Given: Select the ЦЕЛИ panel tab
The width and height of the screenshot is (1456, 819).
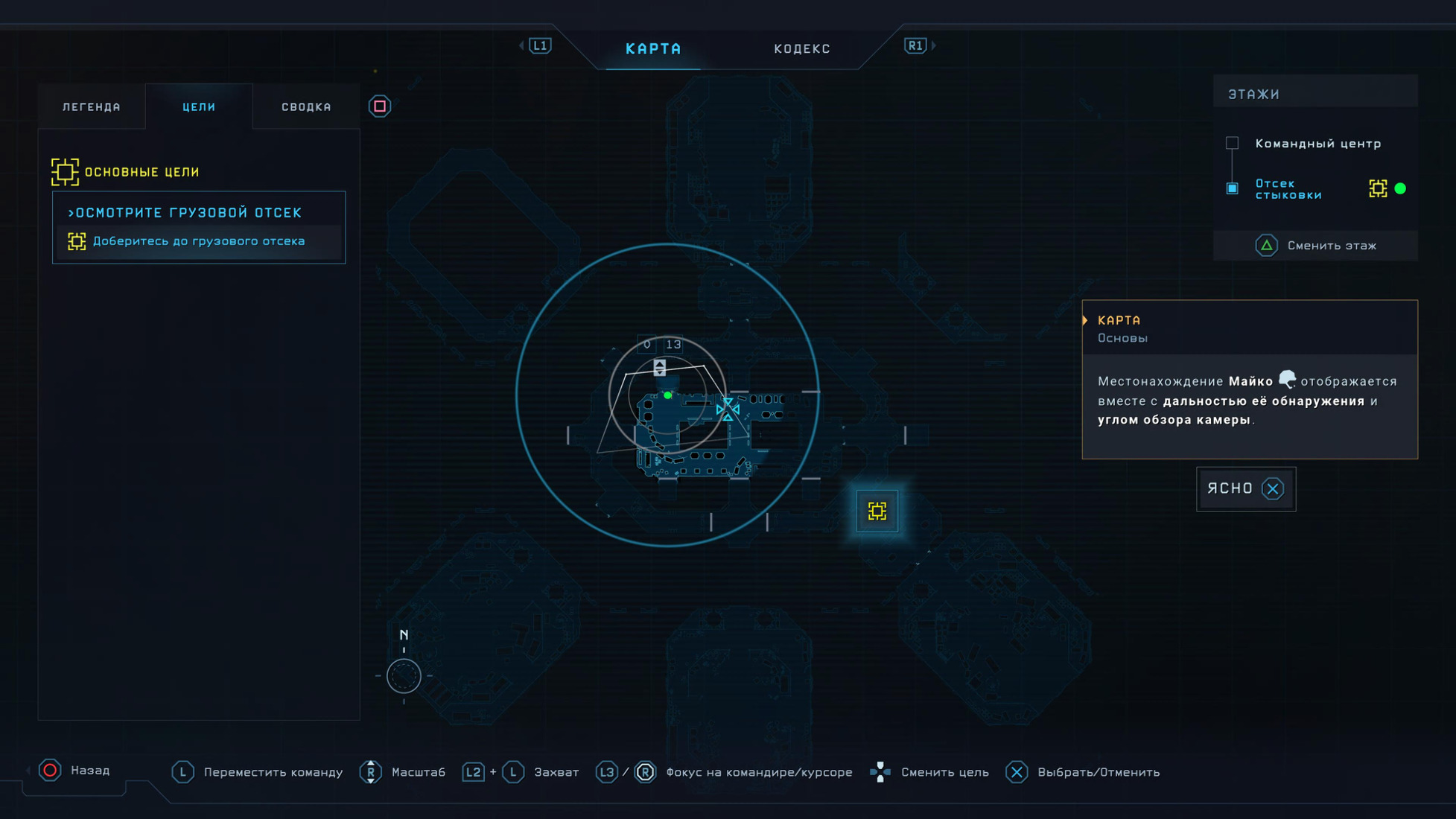Looking at the screenshot, I should click(199, 107).
